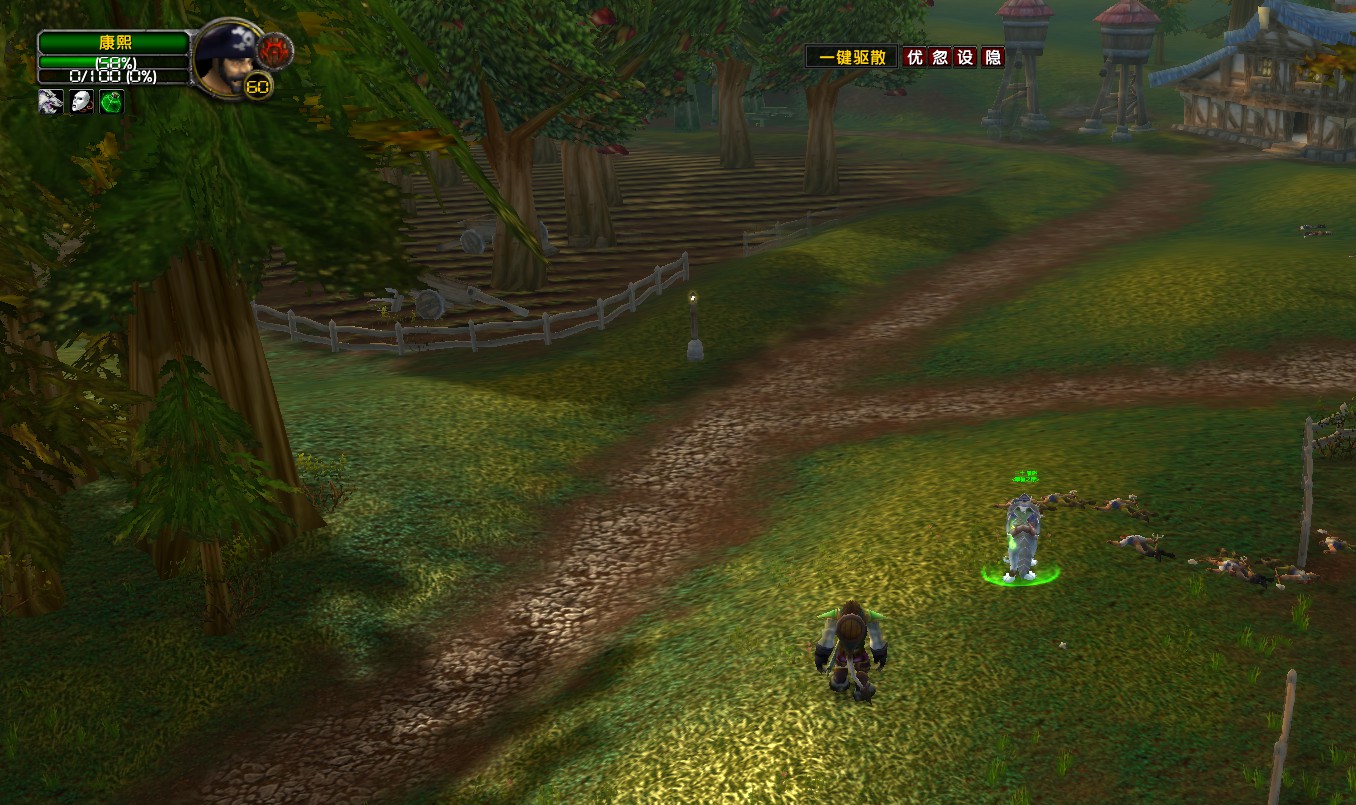The height and width of the screenshot is (805, 1356).
Task: Click the pirate-hat player portrait
Action: 224,59
